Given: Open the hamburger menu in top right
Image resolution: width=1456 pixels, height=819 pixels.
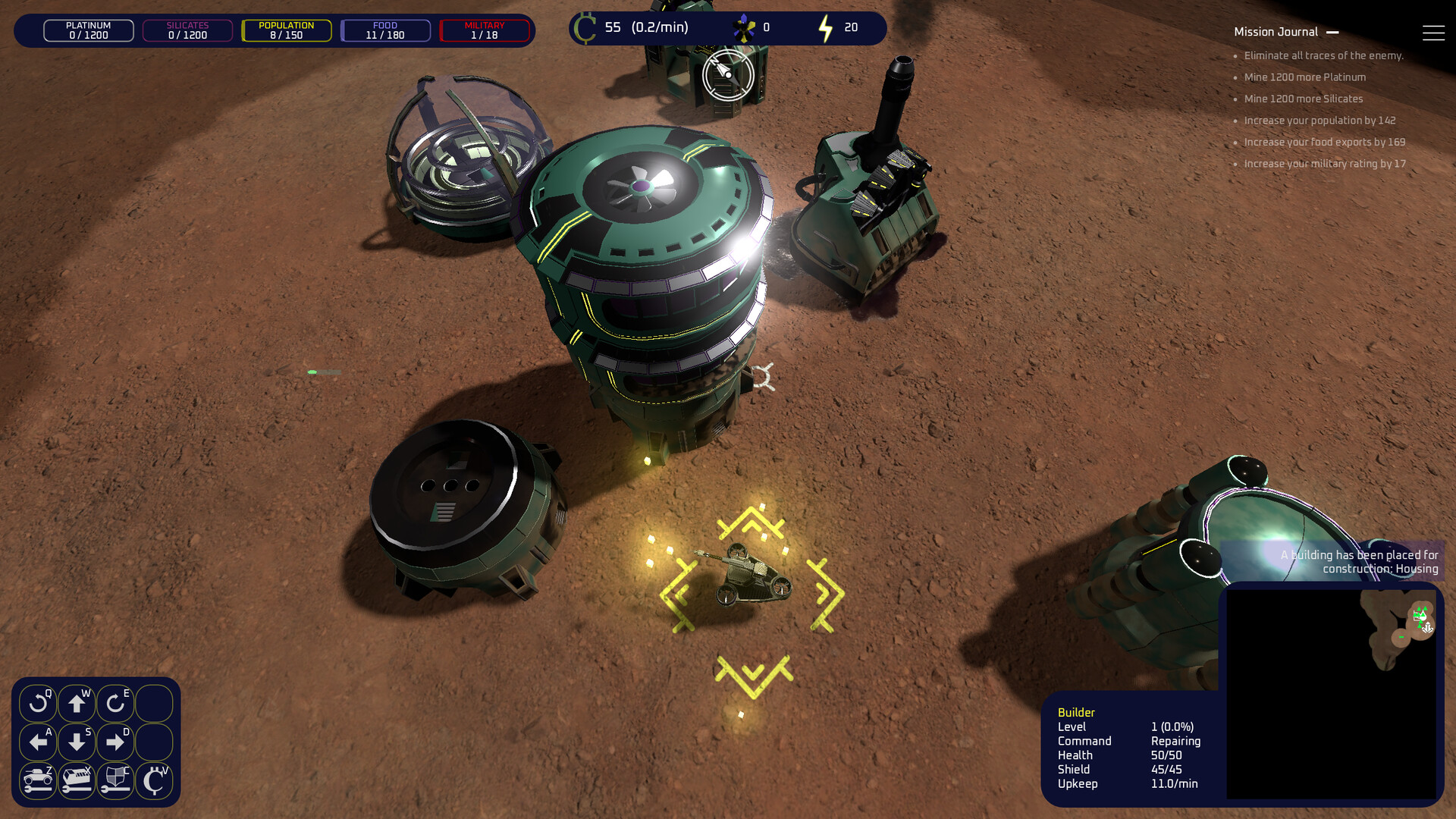Looking at the screenshot, I should (x=1434, y=32).
